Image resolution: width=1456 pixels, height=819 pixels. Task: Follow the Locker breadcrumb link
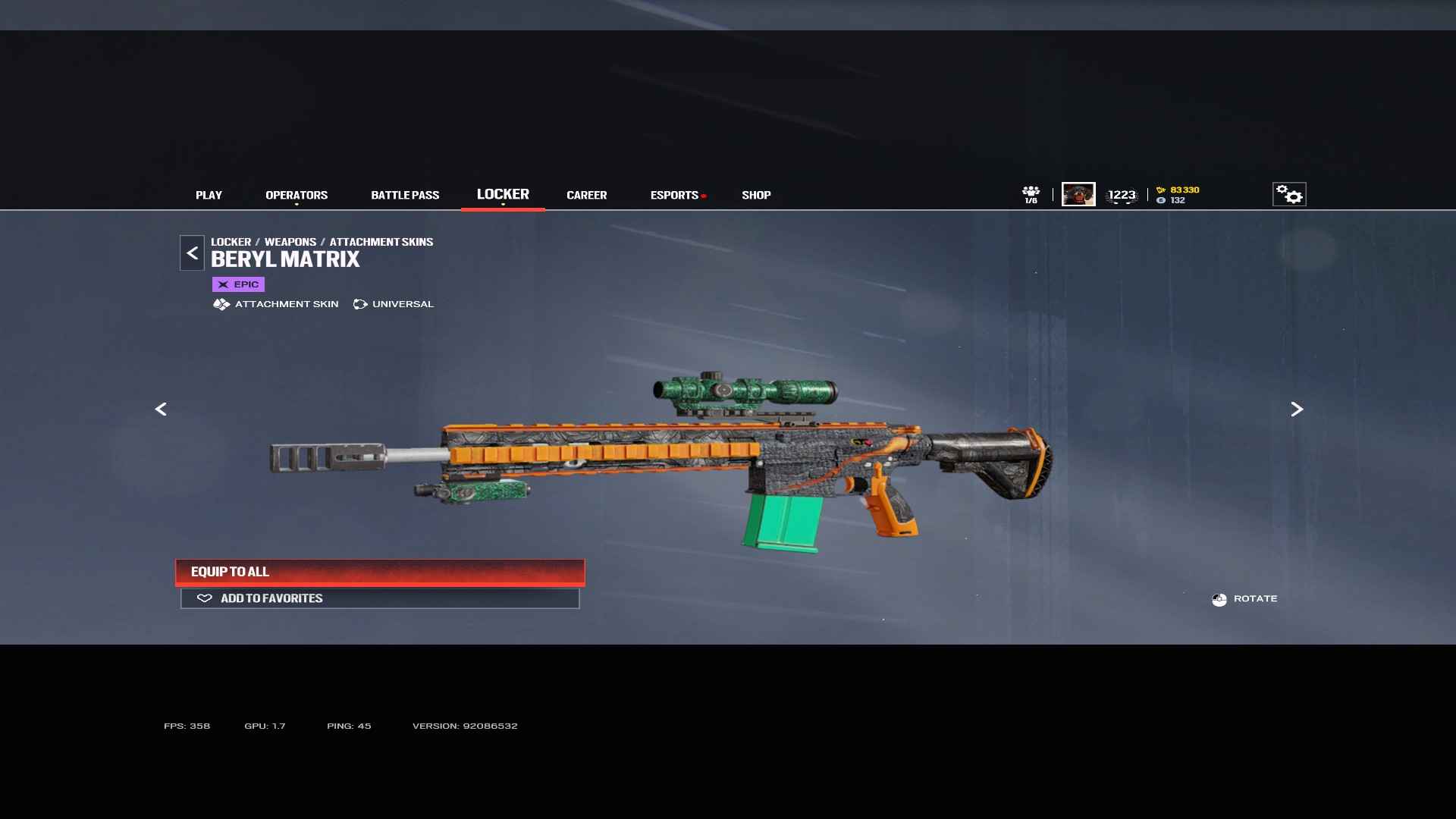coord(231,242)
